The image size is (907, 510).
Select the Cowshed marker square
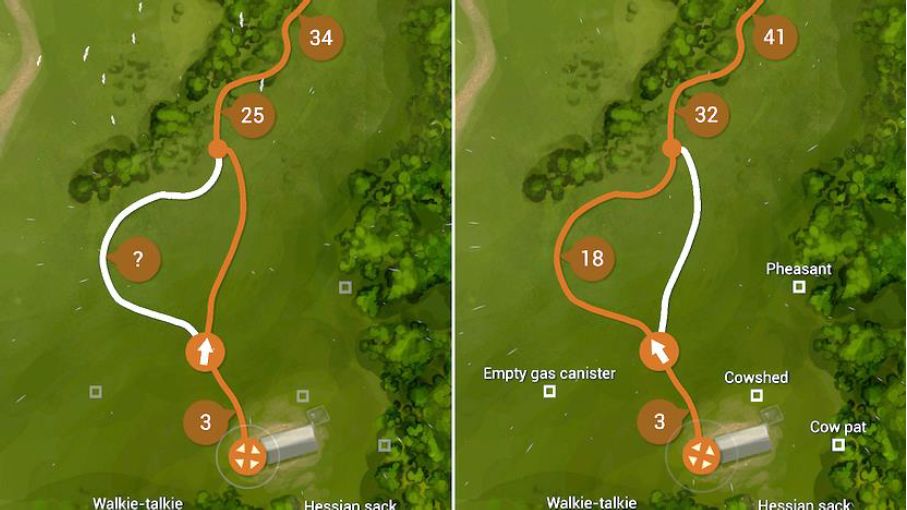(x=756, y=395)
